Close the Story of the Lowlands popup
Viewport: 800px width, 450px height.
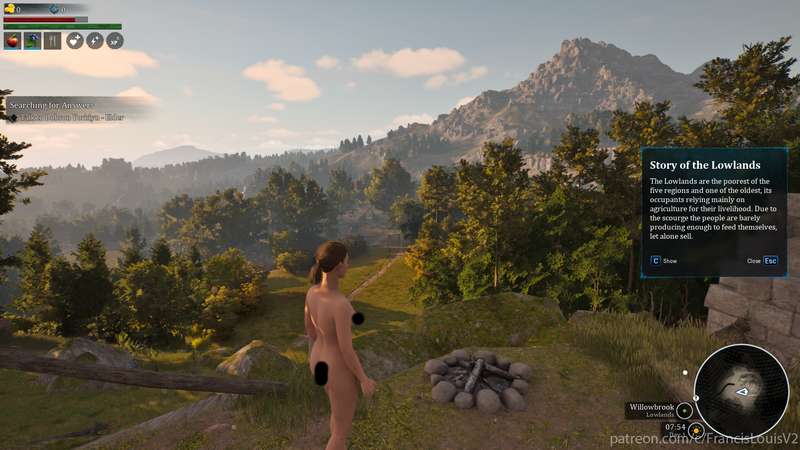point(770,260)
